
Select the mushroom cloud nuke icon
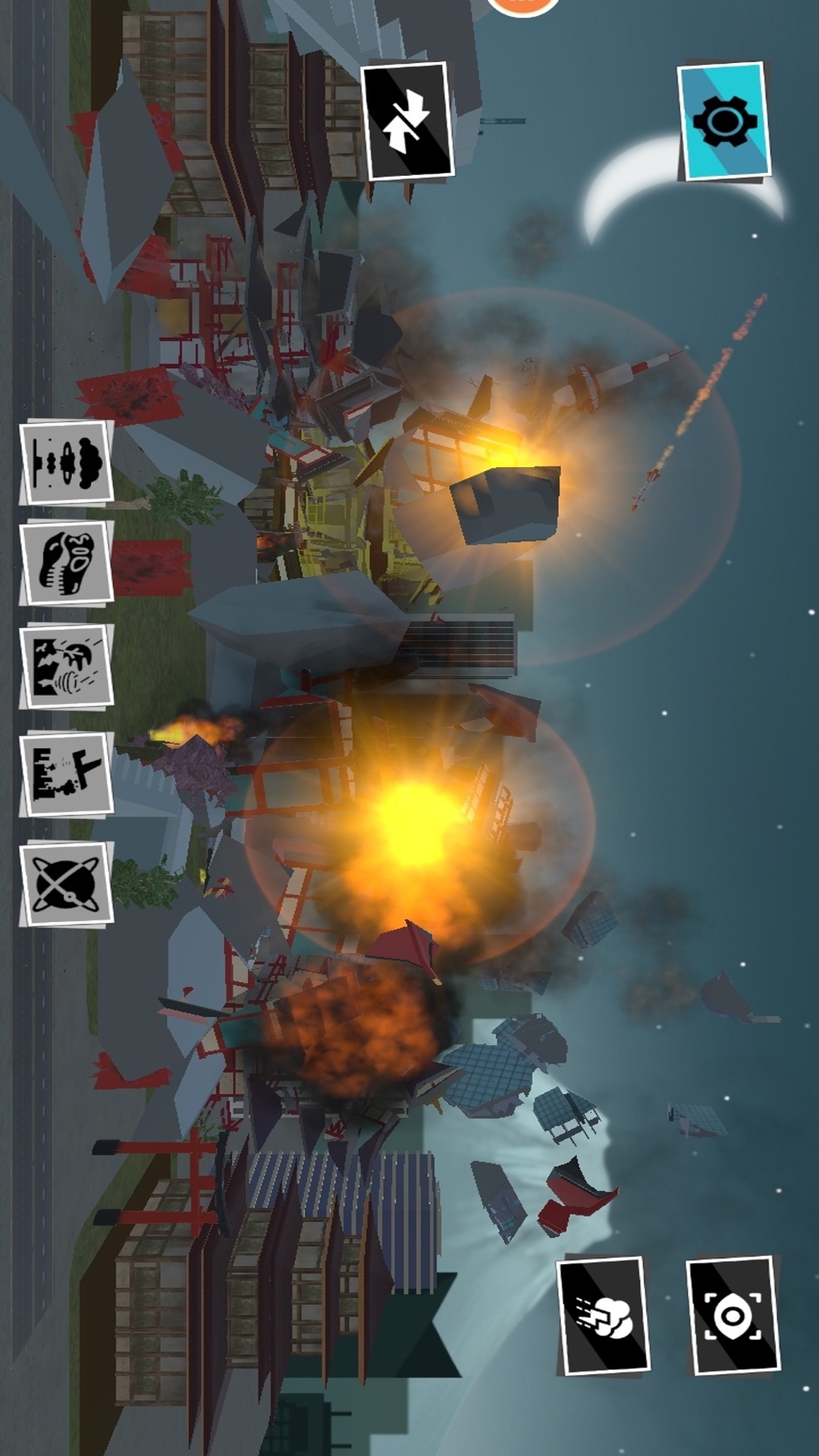[67, 462]
